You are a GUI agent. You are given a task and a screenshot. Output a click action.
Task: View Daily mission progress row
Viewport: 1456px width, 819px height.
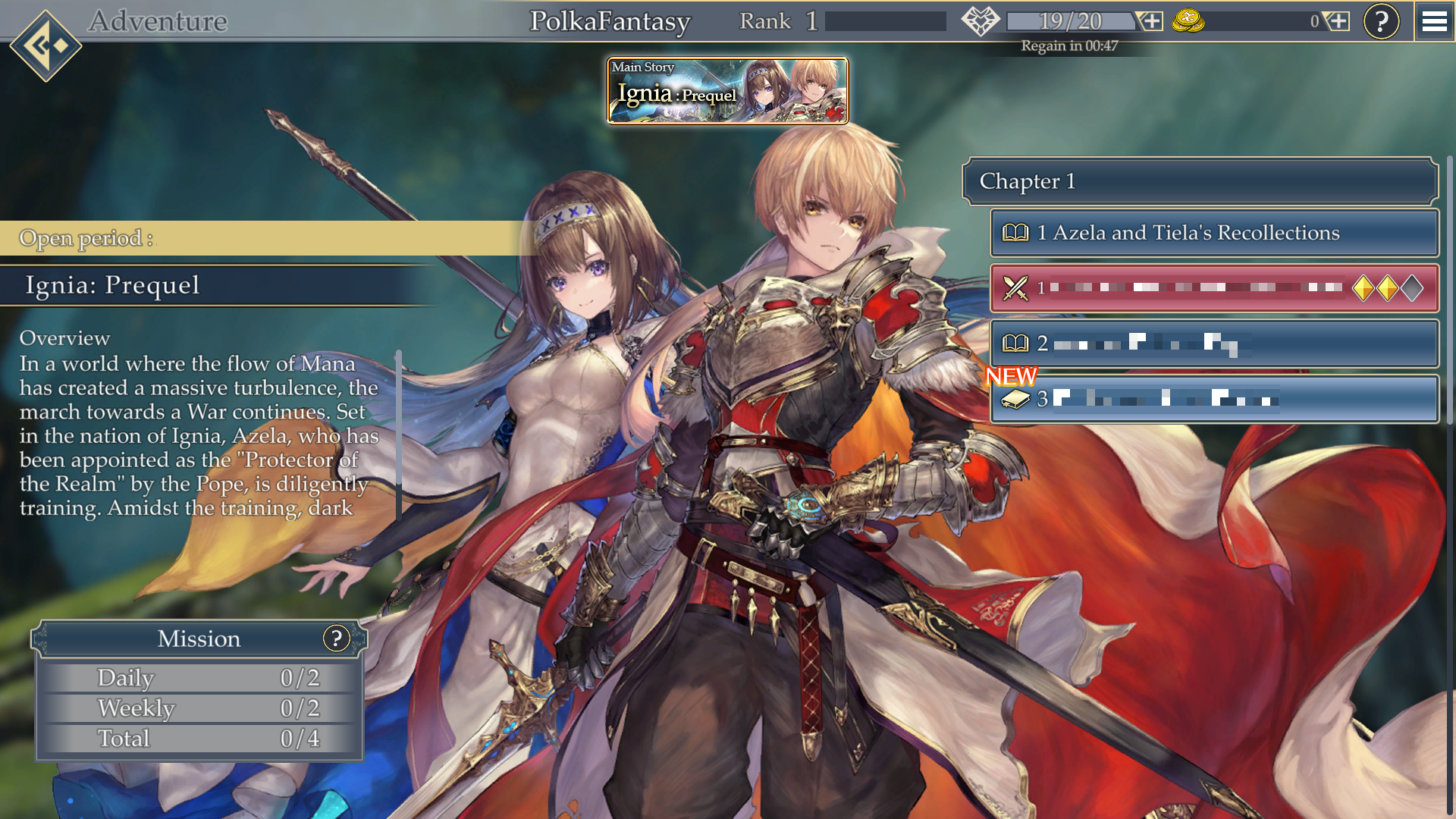tap(200, 678)
